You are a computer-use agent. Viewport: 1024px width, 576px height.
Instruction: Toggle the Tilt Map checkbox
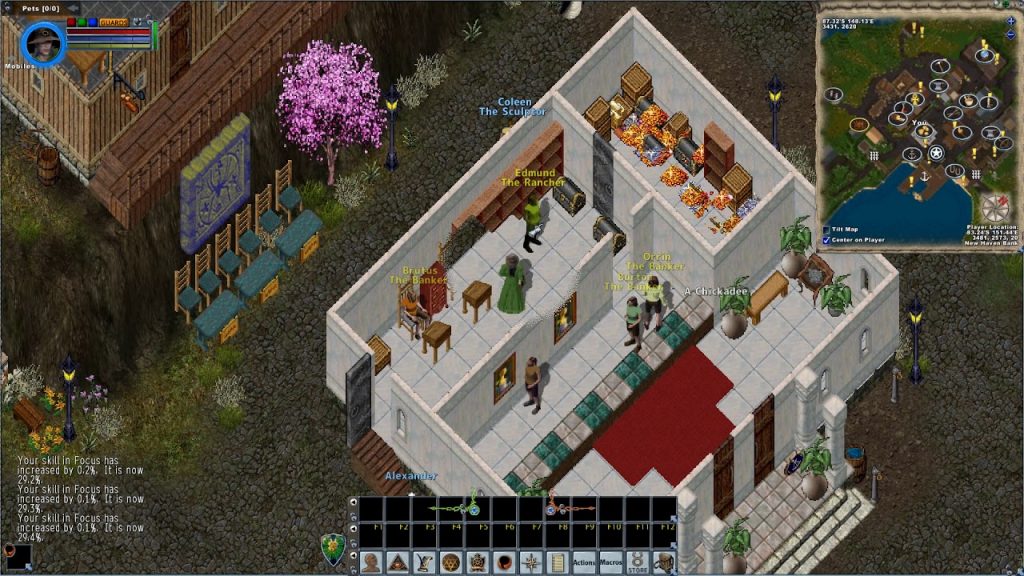click(825, 229)
